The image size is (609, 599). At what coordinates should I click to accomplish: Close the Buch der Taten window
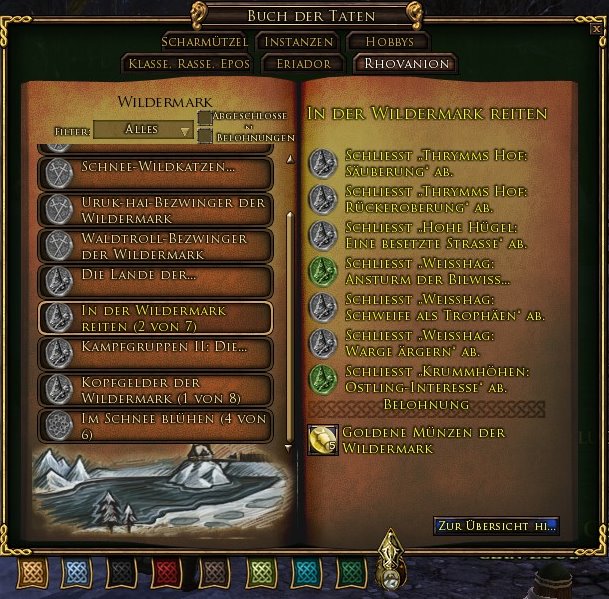click(x=596, y=30)
